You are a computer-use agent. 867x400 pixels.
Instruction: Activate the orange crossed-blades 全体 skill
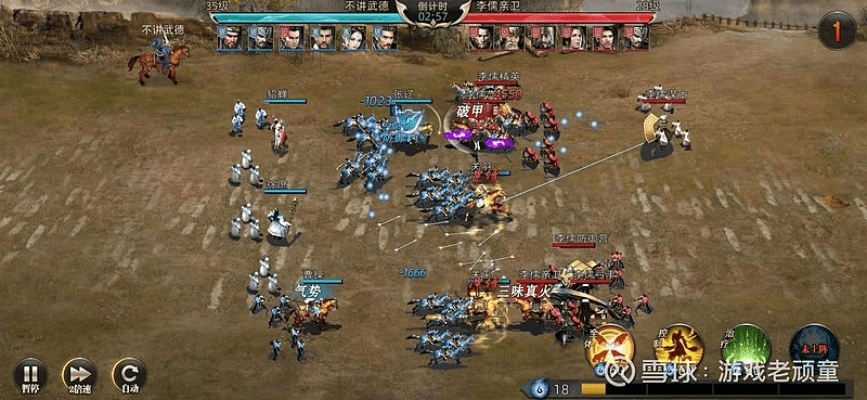click(x=610, y=346)
